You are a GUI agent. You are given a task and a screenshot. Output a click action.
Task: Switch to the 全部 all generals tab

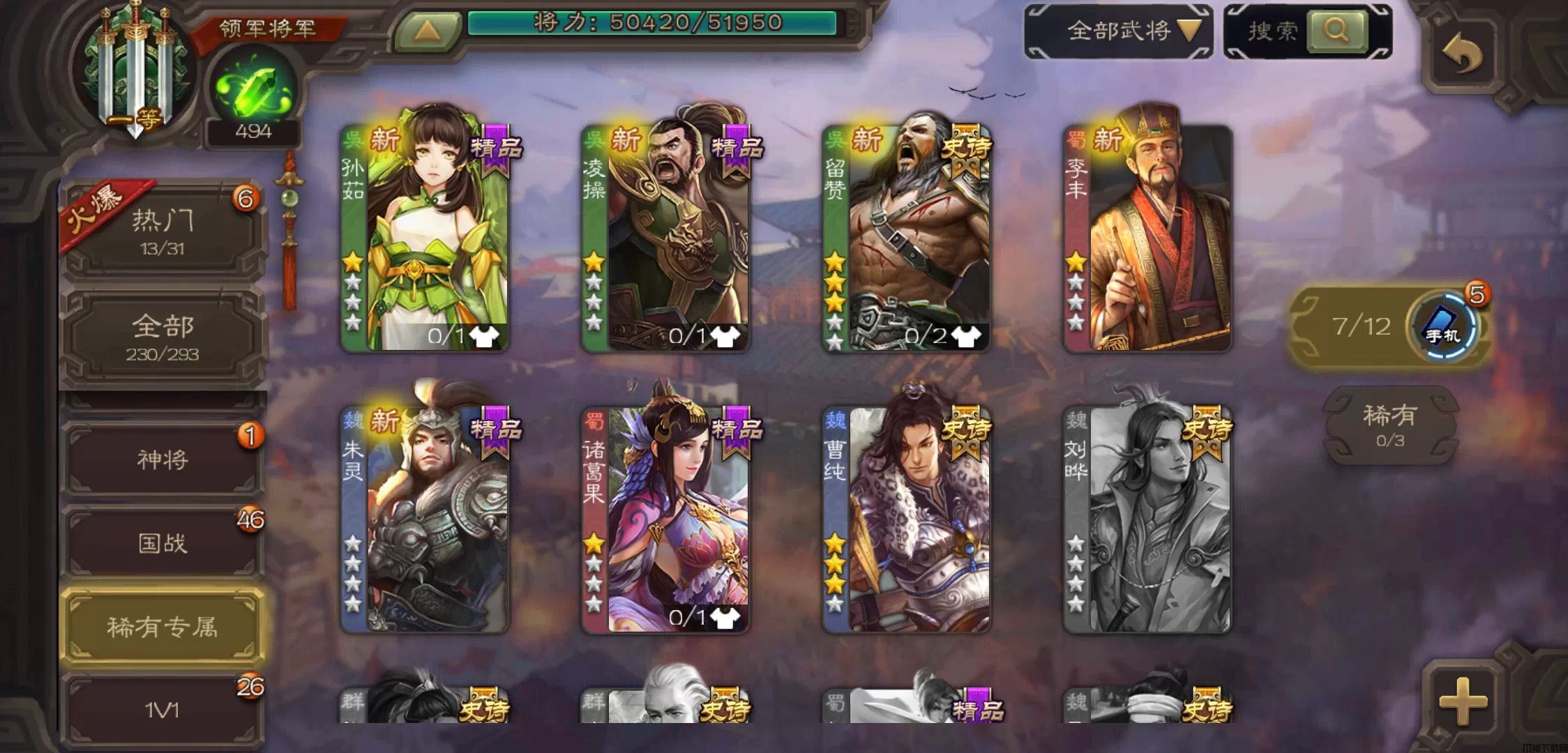pyautogui.click(x=163, y=337)
